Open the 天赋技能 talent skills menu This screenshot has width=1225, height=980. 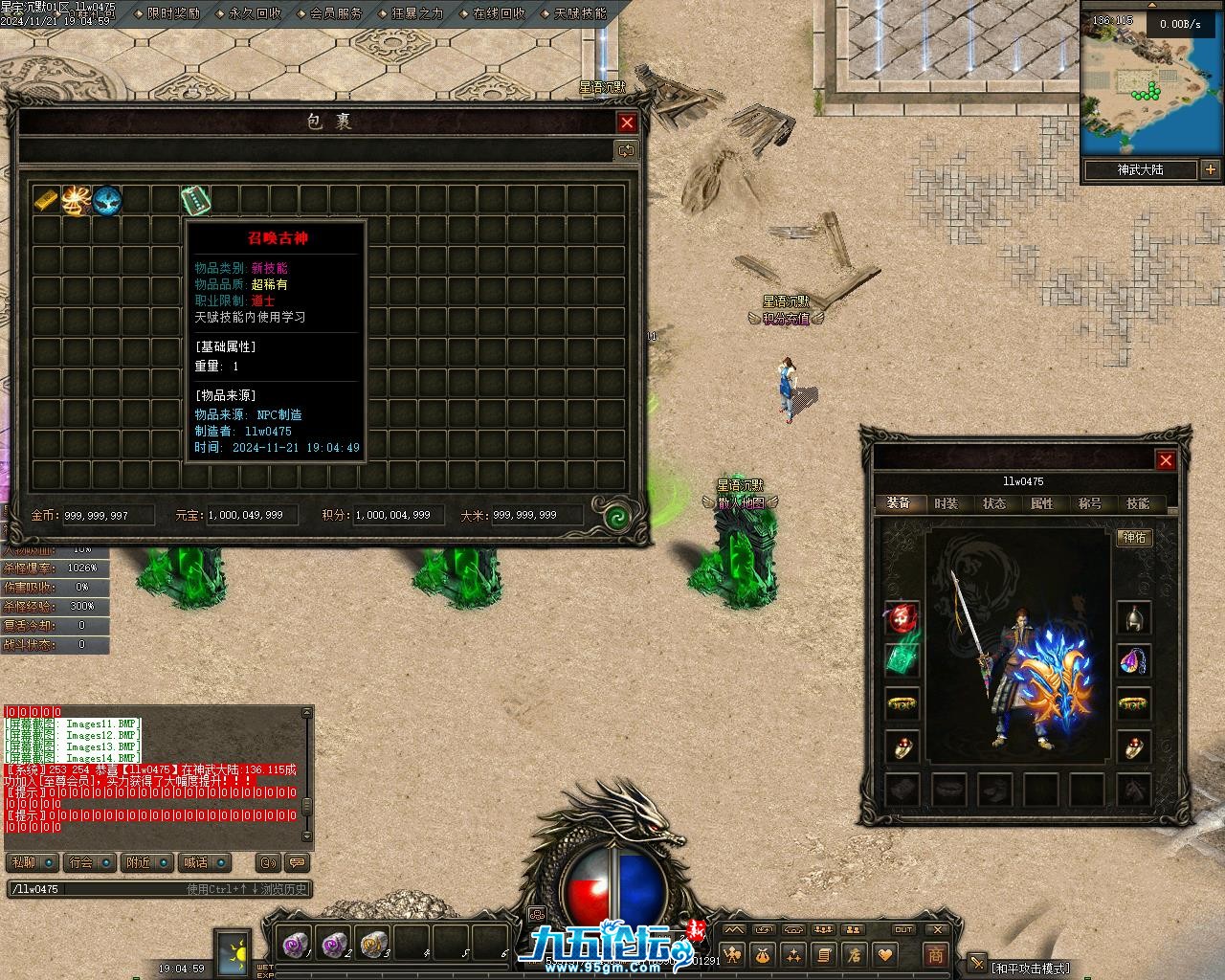tap(580, 13)
